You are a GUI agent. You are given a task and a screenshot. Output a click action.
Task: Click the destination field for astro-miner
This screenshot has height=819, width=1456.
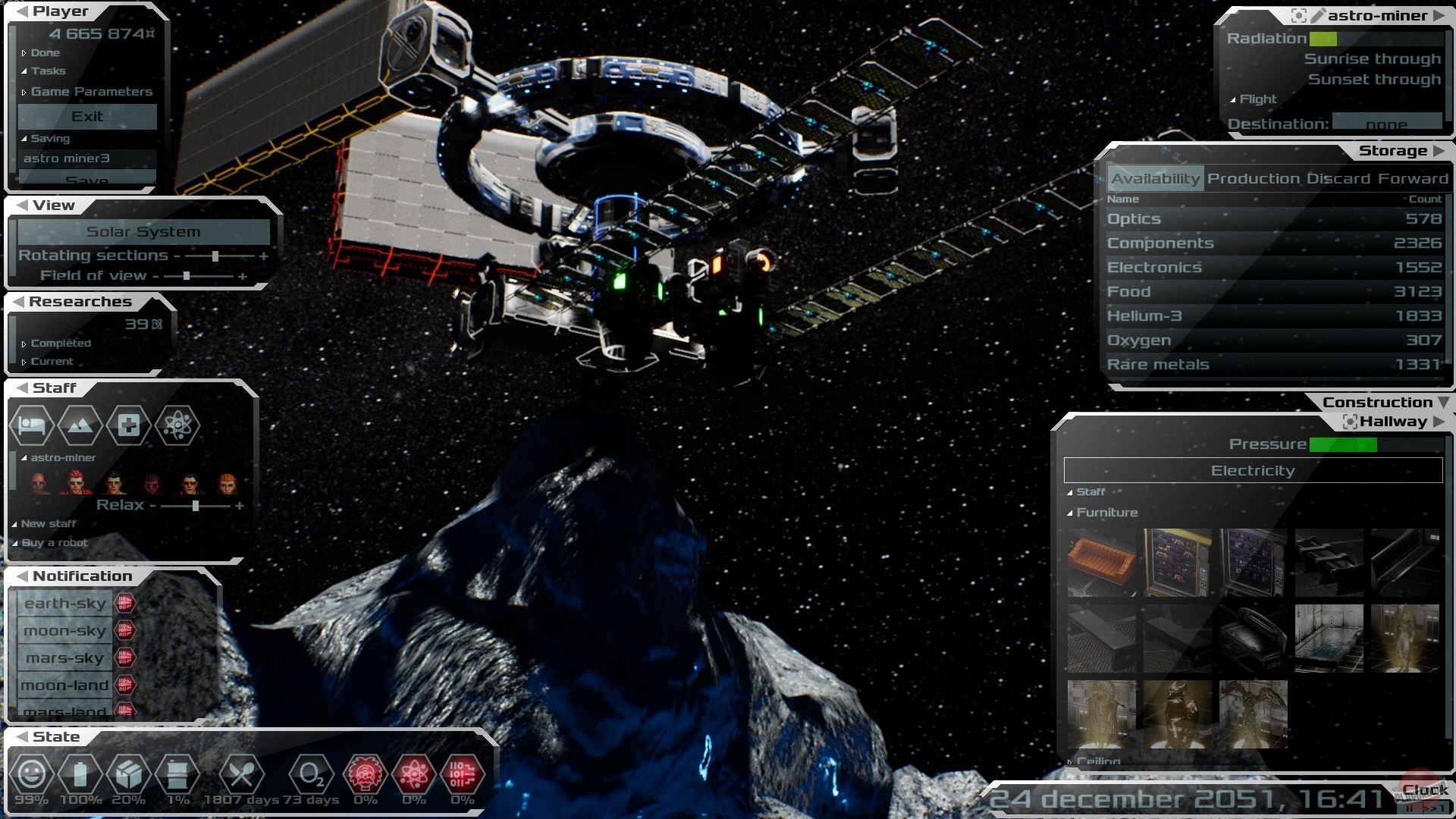point(1386,124)
